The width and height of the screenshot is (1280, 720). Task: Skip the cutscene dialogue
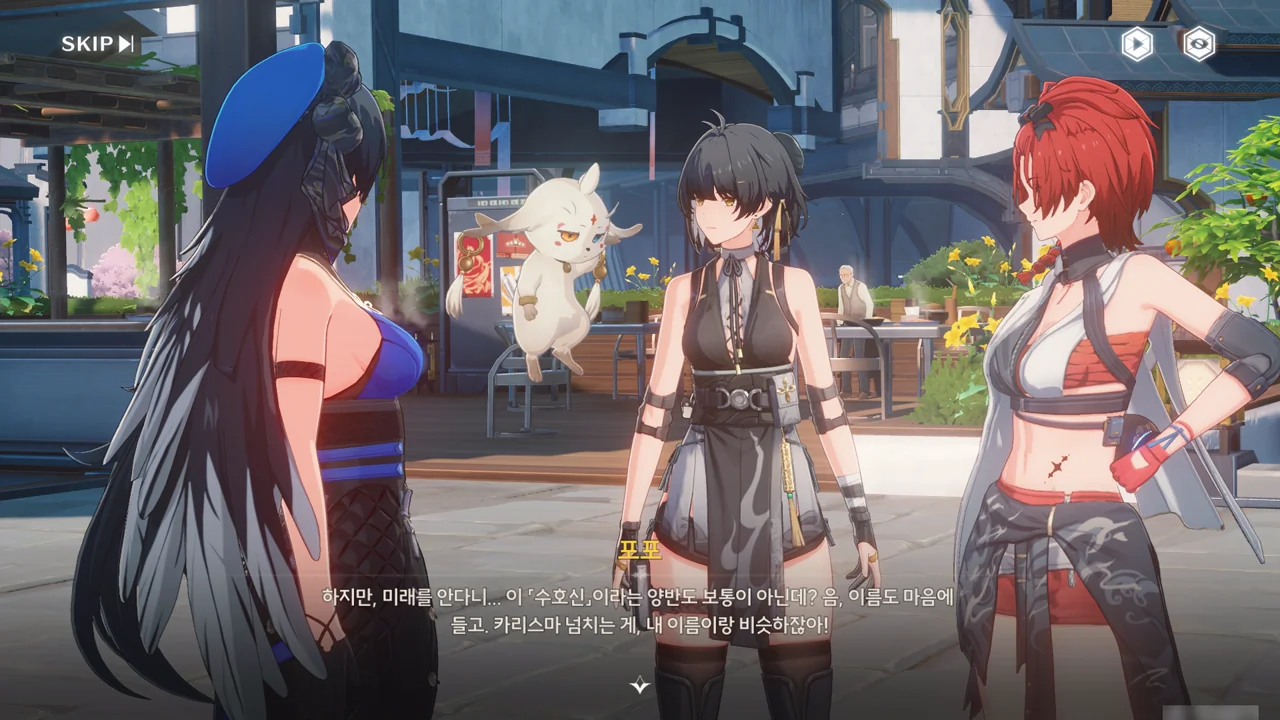pos(97,44)
